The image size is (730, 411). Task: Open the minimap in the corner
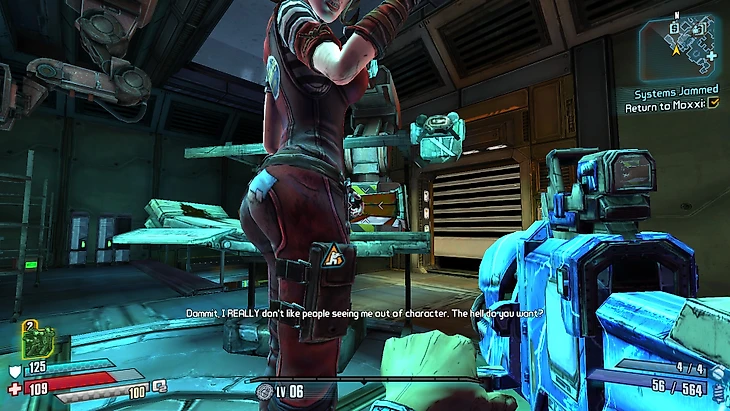coord(678,44)
